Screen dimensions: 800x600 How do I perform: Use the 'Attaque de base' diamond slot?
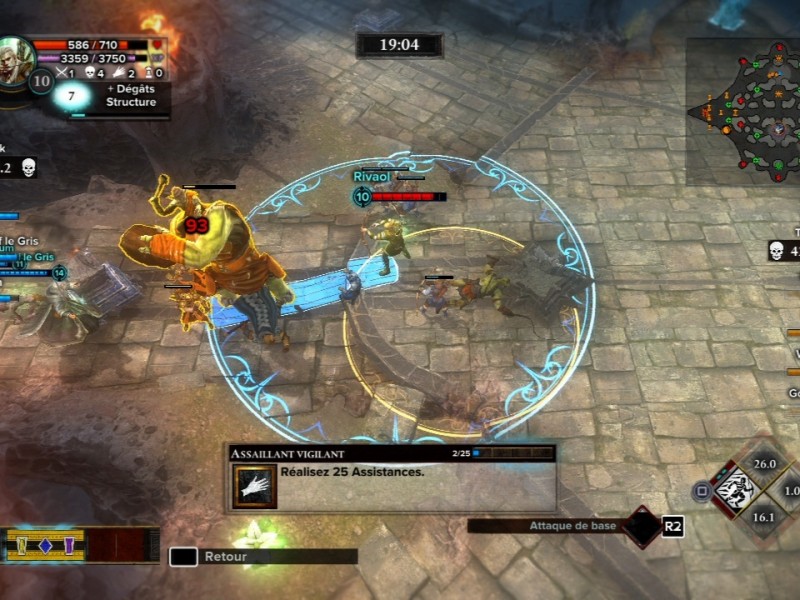pos(640,526)
